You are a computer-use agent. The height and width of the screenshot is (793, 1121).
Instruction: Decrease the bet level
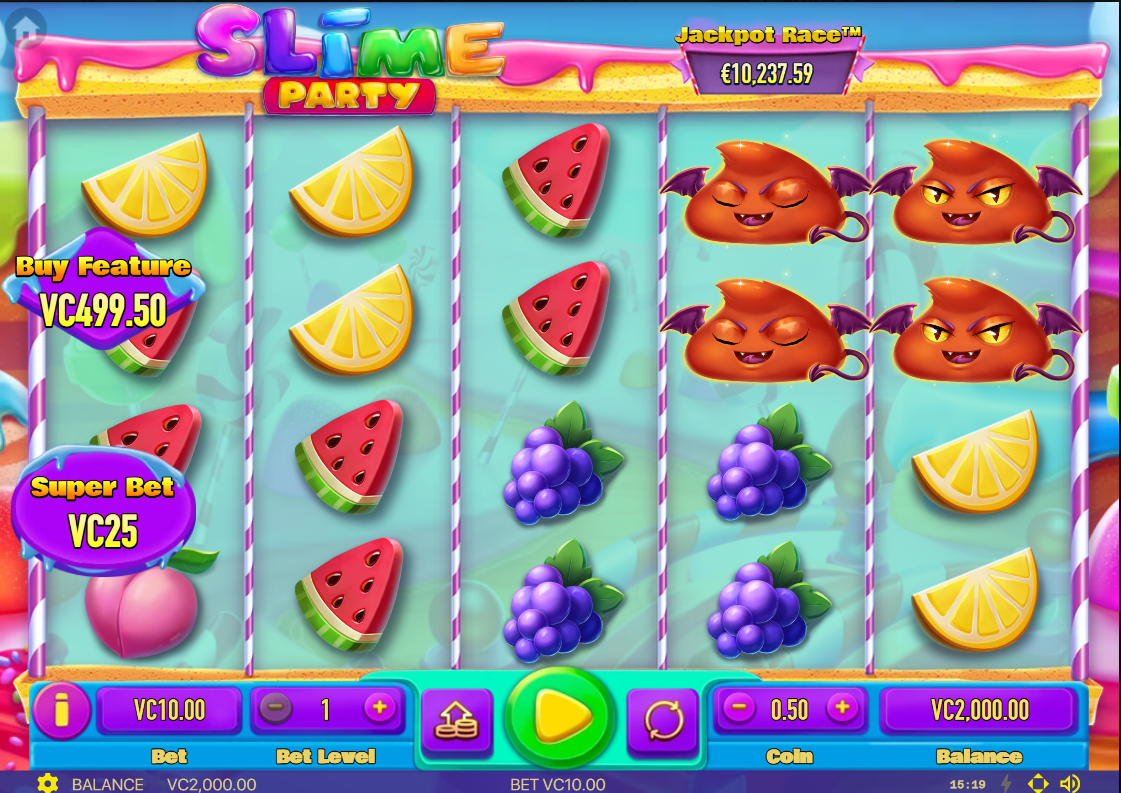pos(276,709)
